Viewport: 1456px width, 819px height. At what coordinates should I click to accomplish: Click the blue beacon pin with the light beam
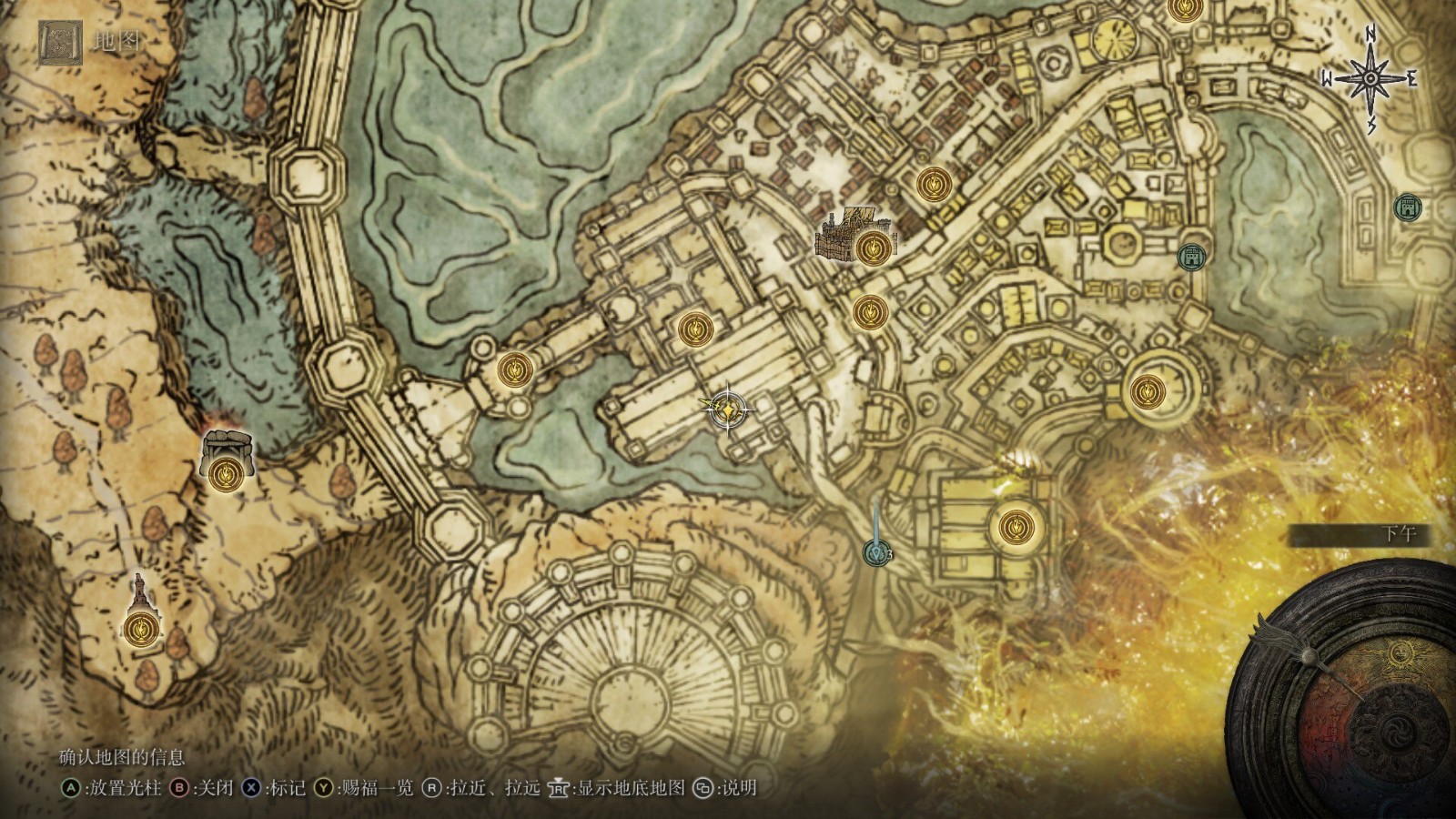coord(876,551)
